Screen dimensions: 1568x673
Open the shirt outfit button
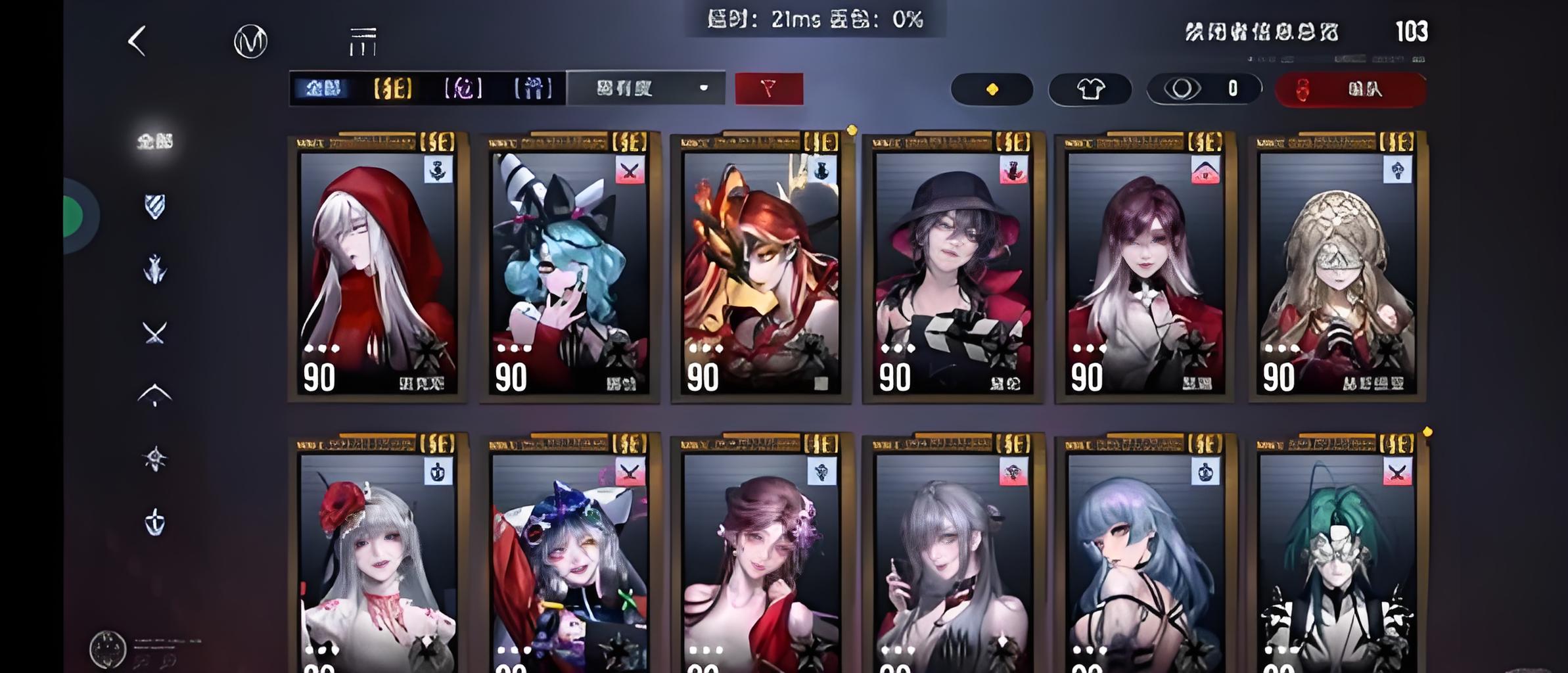point(1090,89)
